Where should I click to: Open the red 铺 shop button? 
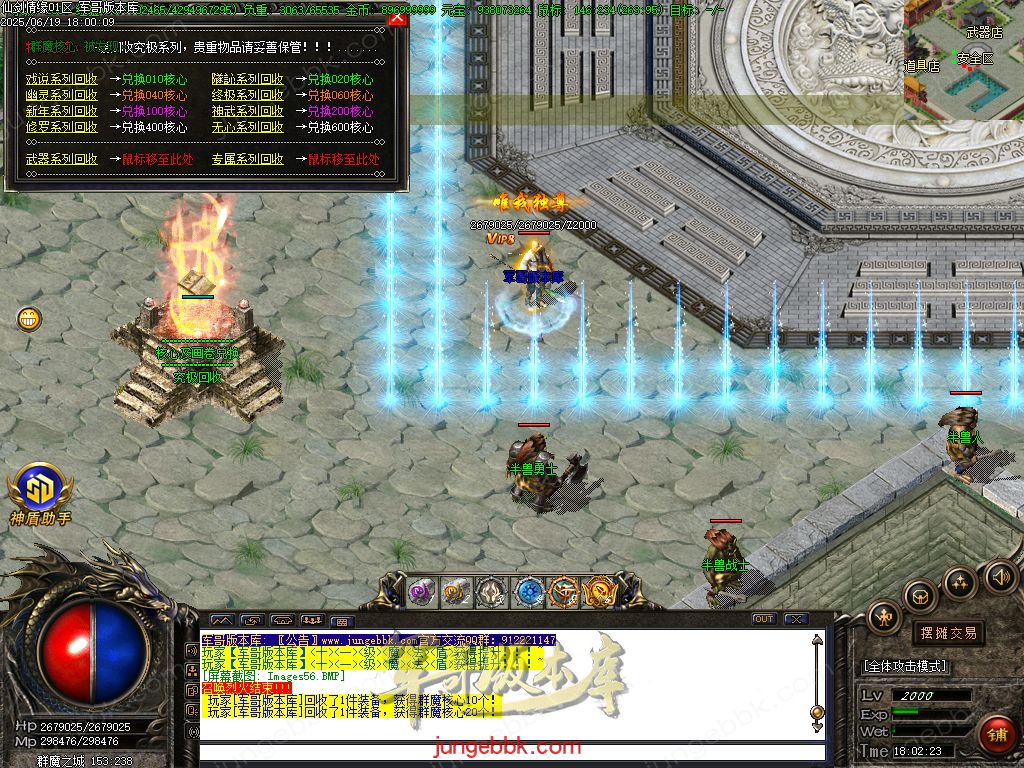(995, 734)
